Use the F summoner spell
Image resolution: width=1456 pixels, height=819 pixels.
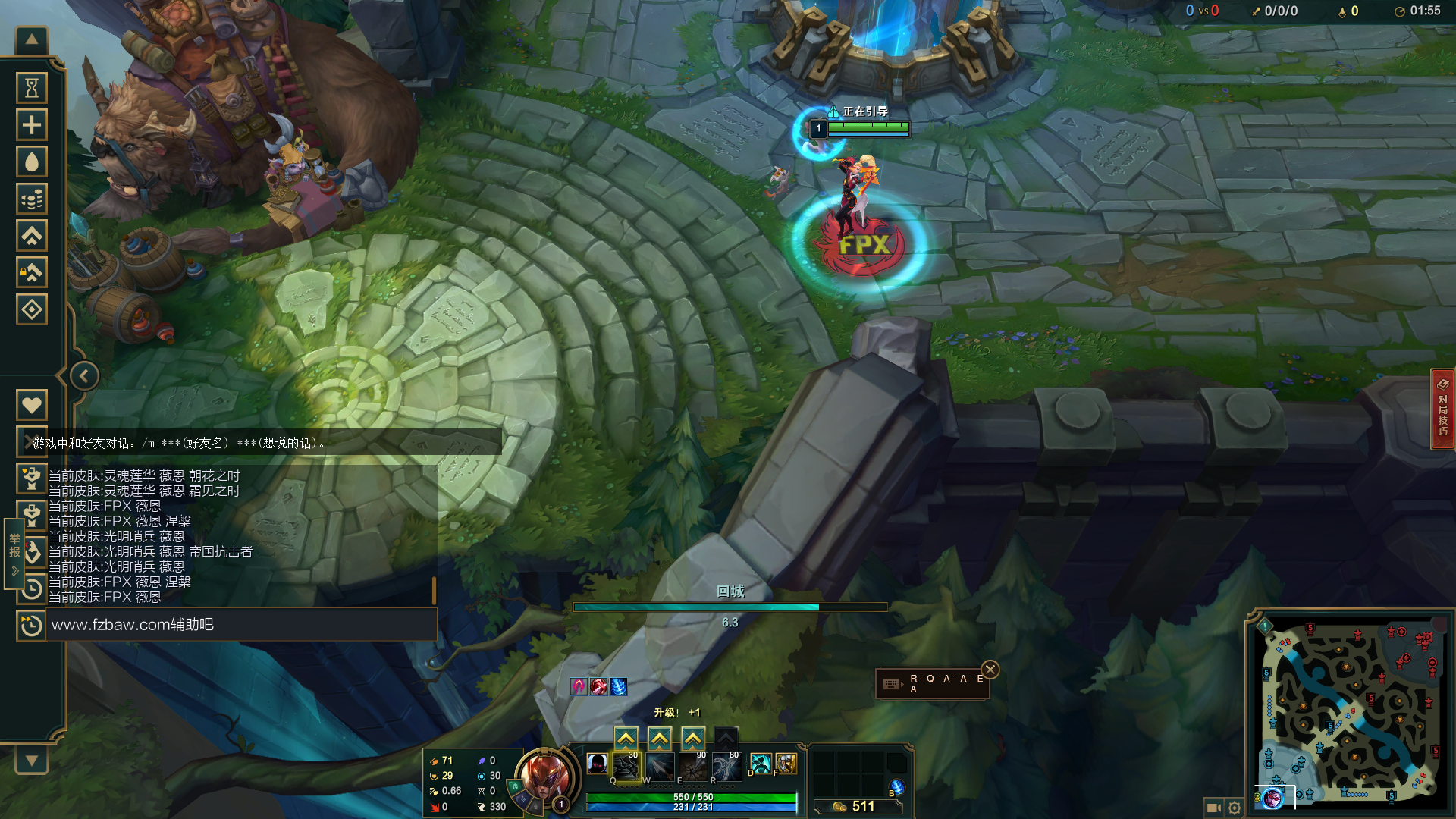786,764
